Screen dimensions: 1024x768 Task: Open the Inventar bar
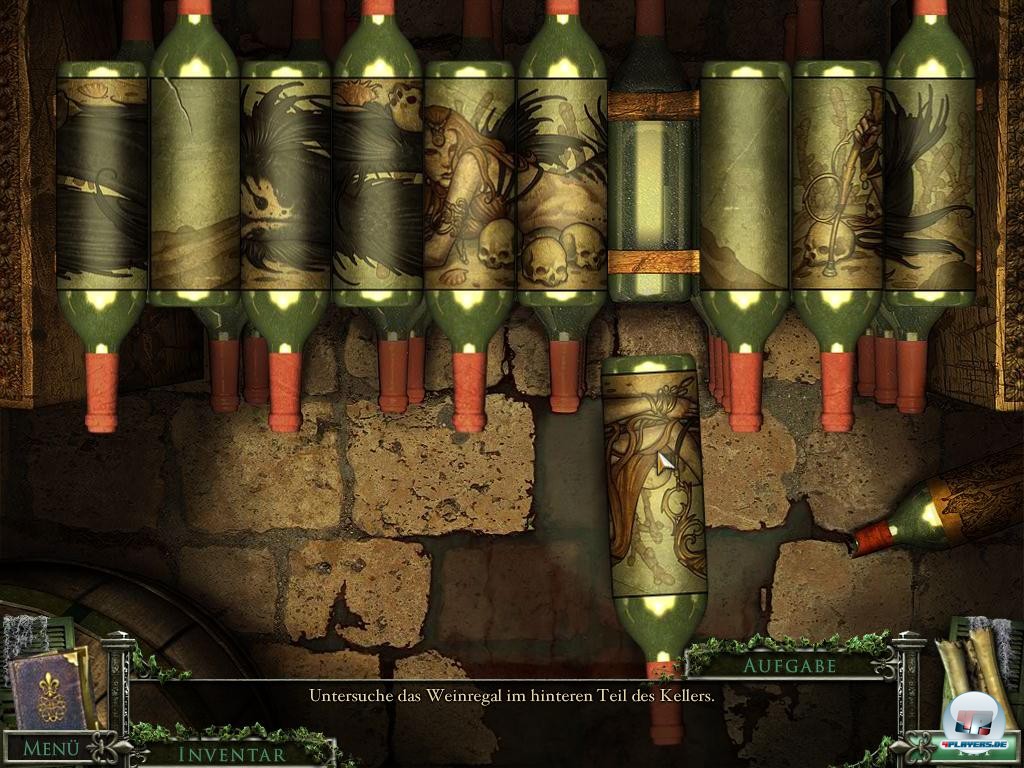pyautogui.click(x=231, y=754)
